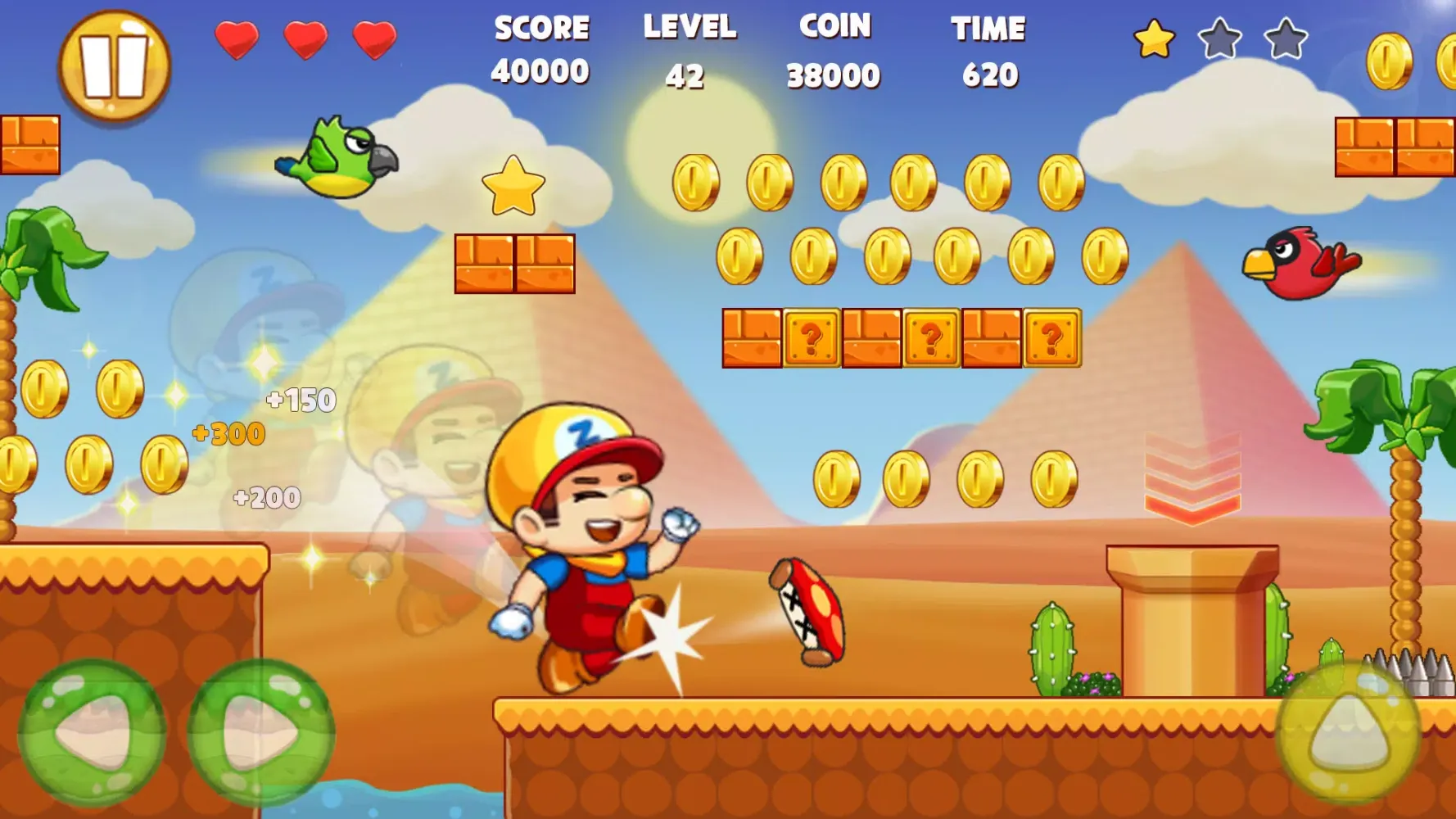This screenshot has height=819, width=1456.
Task: Tap the TIME counter showing 620
Action: click(x=989, y=49)
